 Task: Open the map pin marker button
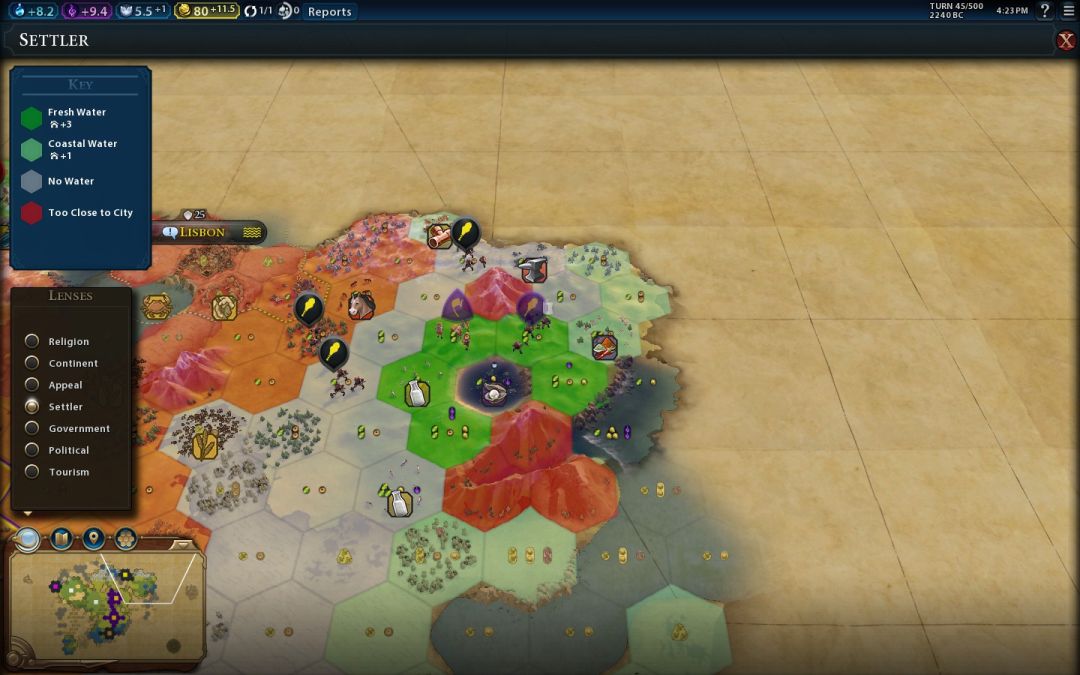(94, 540)
